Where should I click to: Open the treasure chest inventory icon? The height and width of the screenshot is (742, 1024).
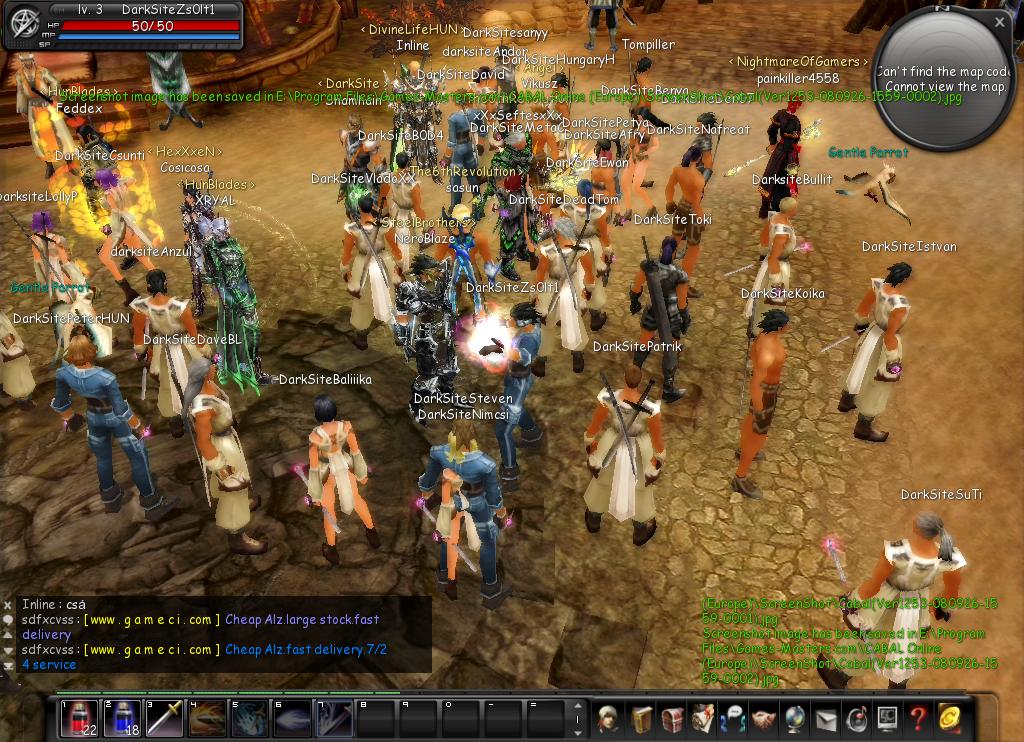[672, 718]
